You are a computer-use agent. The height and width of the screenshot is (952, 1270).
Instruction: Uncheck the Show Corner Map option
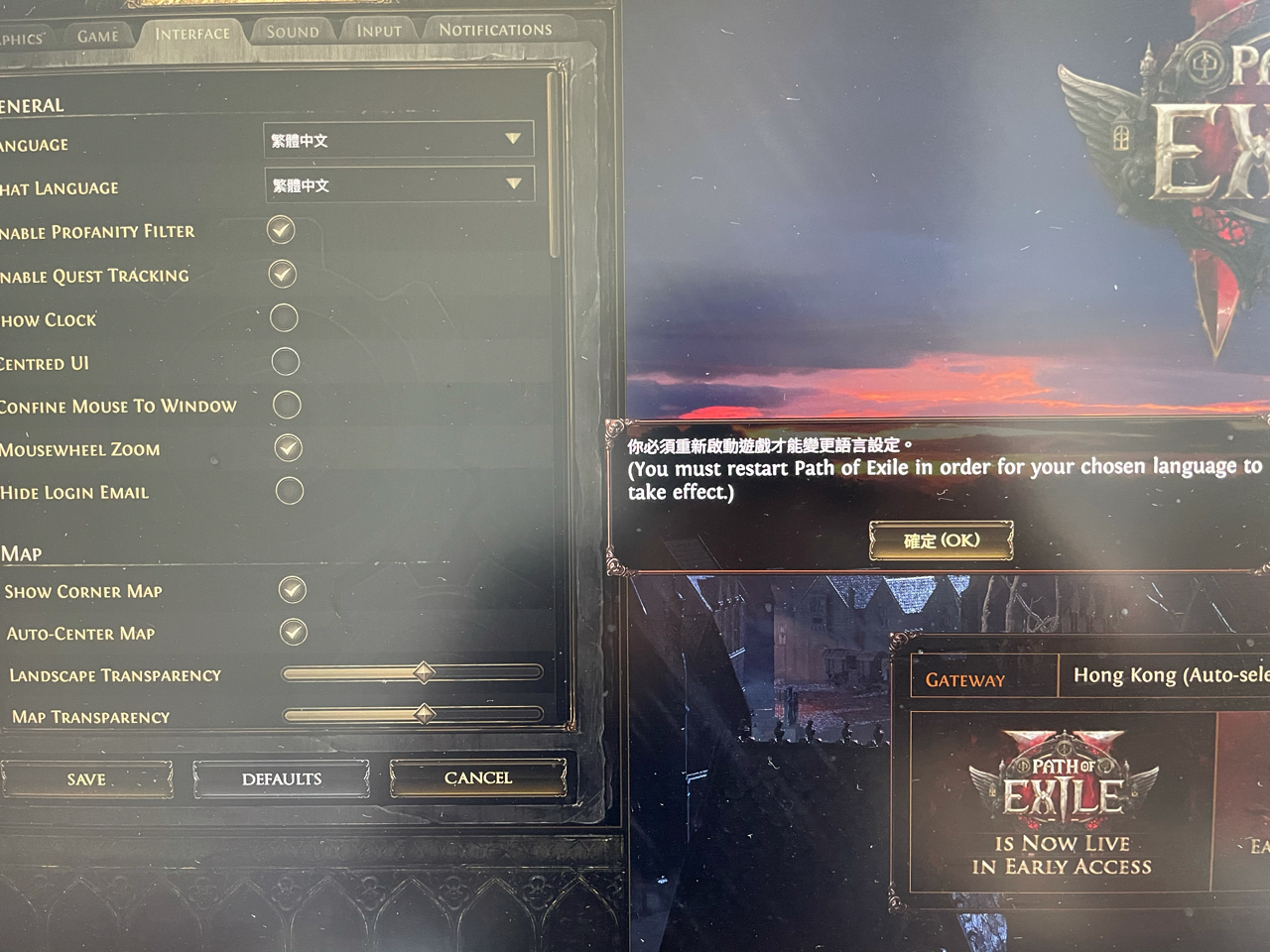tap(291, 590)
